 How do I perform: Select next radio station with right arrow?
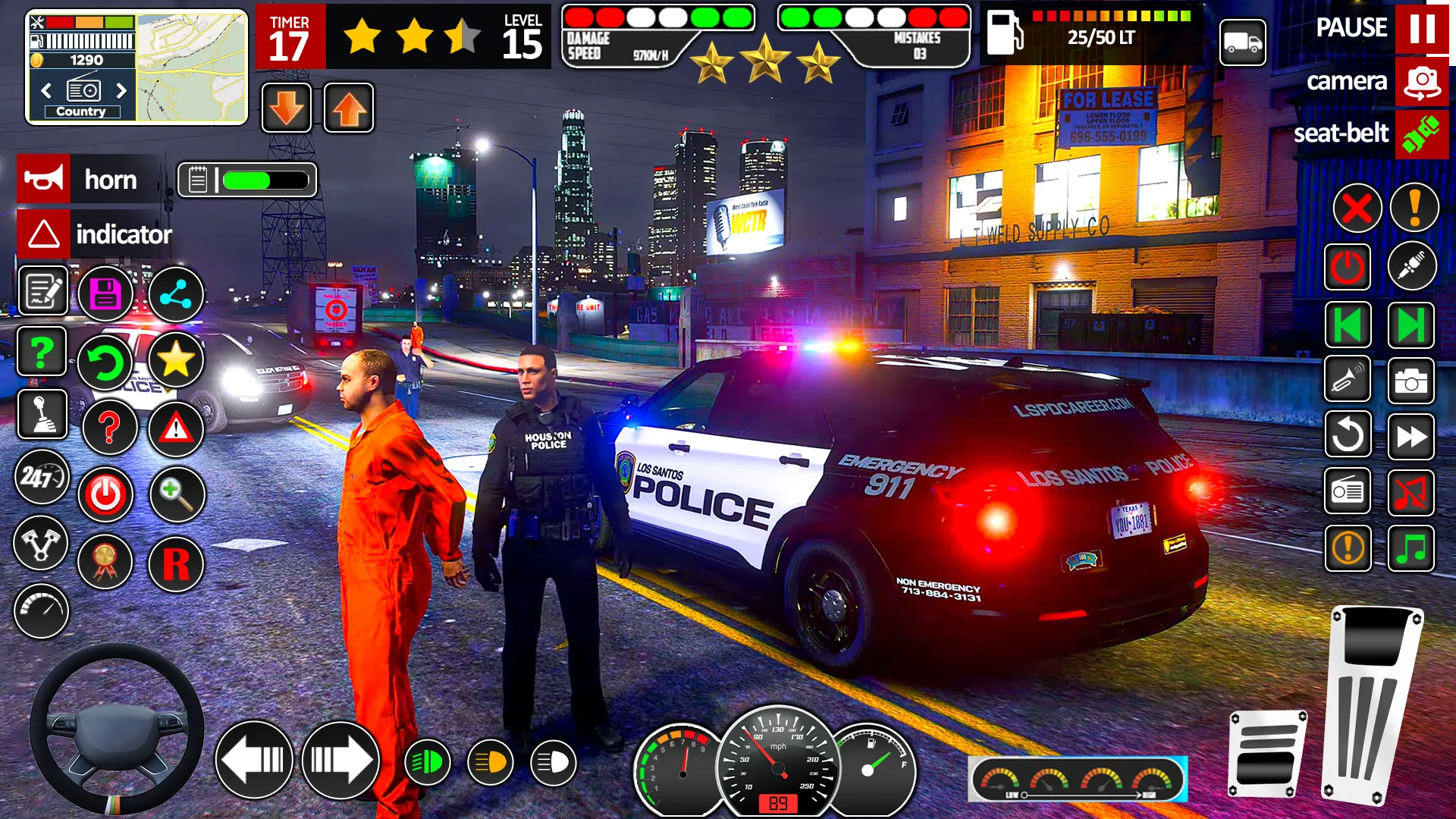(x=121, y=91)
